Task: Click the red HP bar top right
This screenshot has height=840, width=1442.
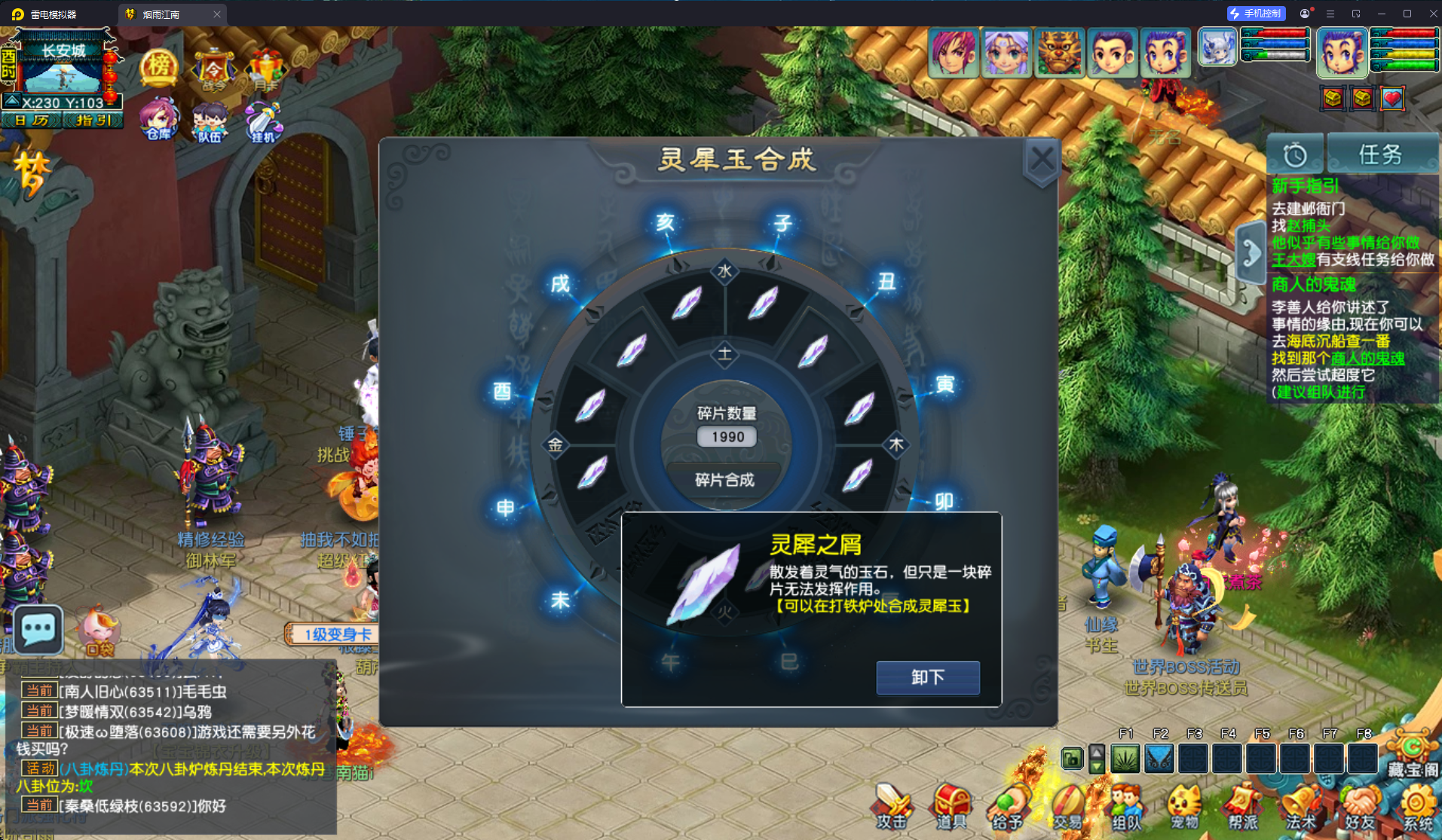Action: coord(1404,34)
